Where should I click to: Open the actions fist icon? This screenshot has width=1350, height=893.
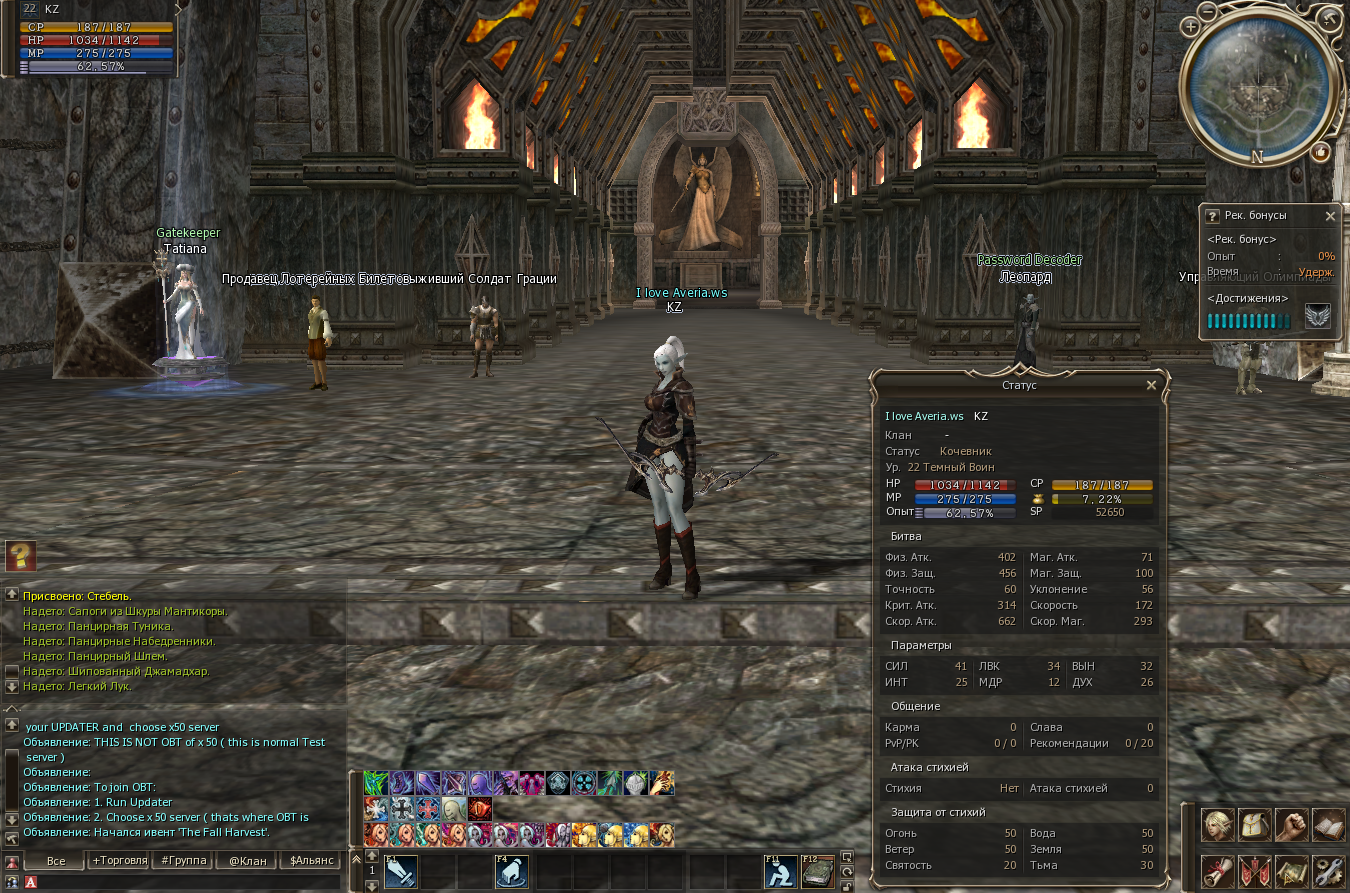[x=1291, y=824]
